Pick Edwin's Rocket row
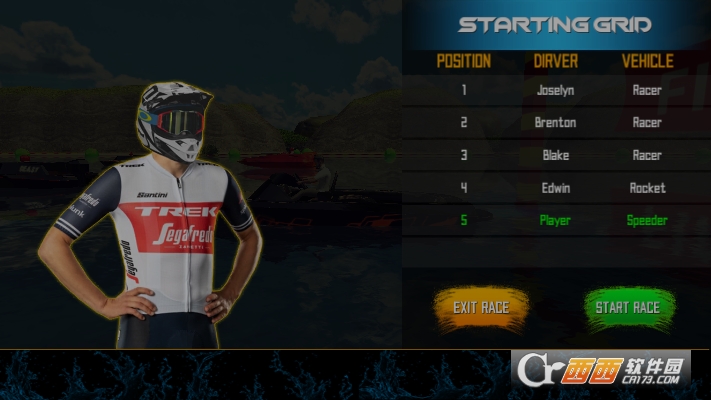 tap(555, 188)
